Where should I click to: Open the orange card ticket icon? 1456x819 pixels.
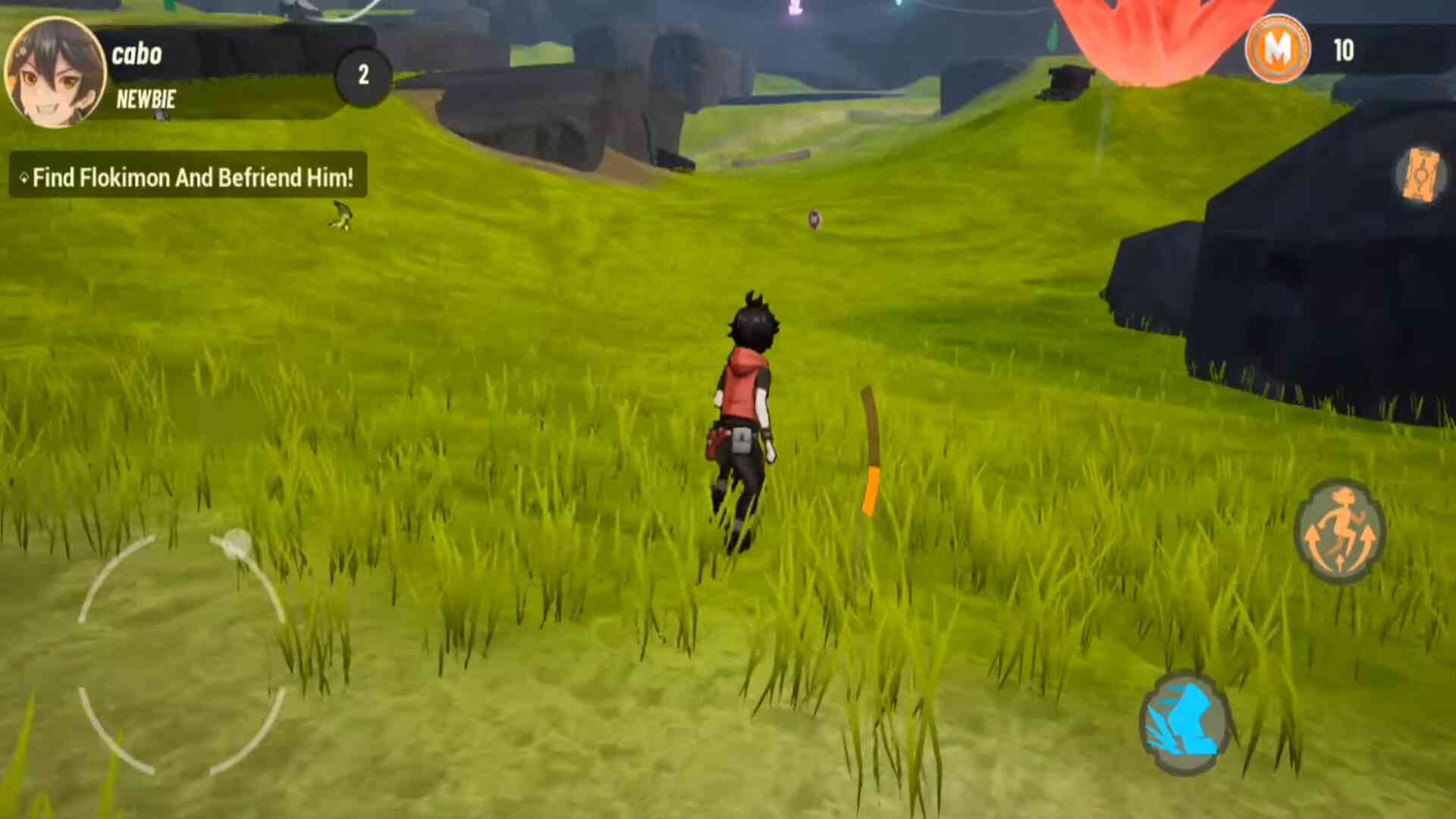coord(1420,176)
